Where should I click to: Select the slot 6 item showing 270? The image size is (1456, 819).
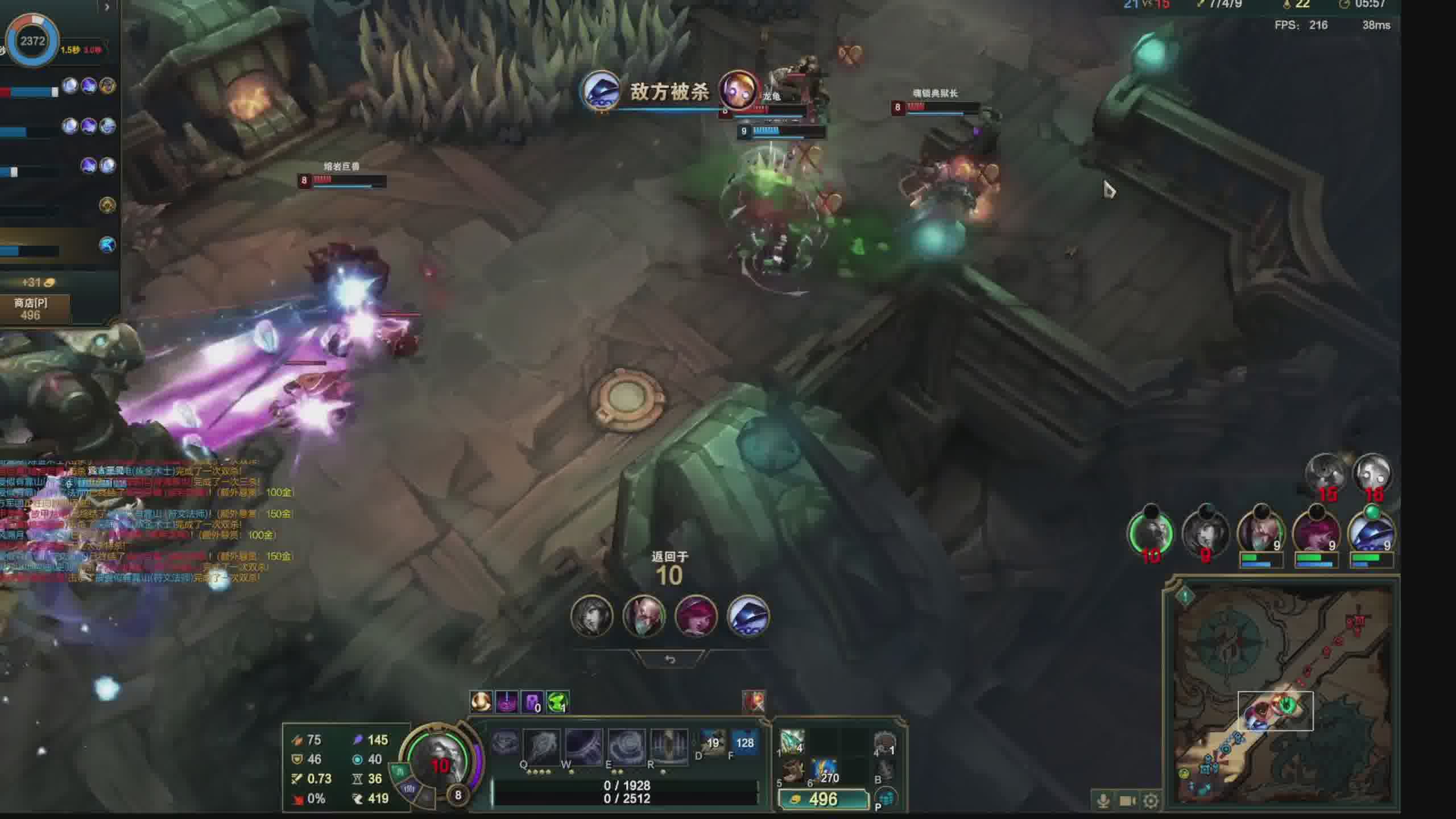(824, 772)
